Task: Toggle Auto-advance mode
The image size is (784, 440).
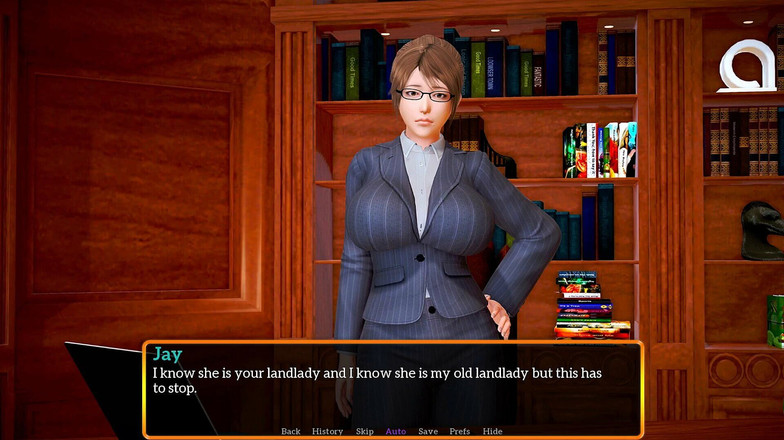Action: pos(396,431)
